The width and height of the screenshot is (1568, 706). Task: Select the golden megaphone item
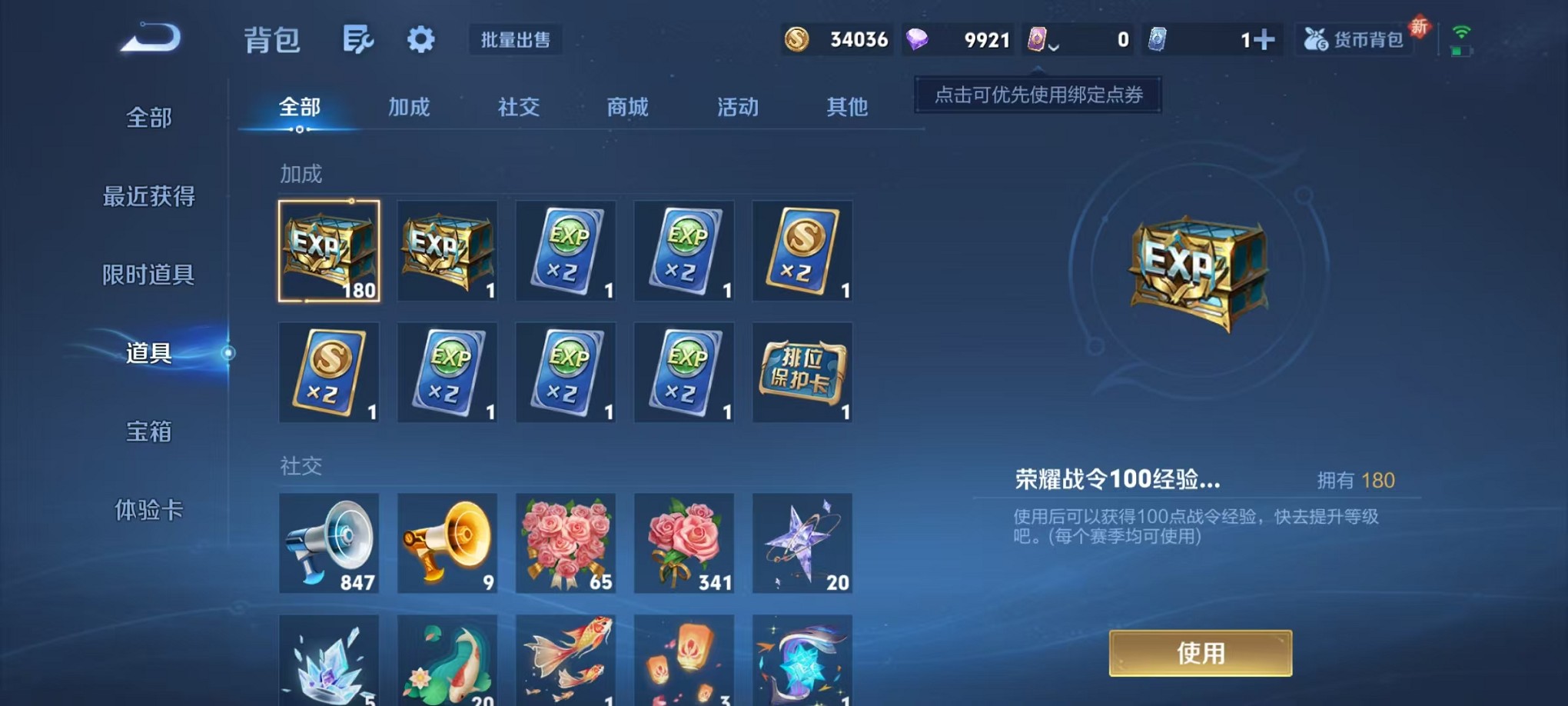click(x=447, y=544)
